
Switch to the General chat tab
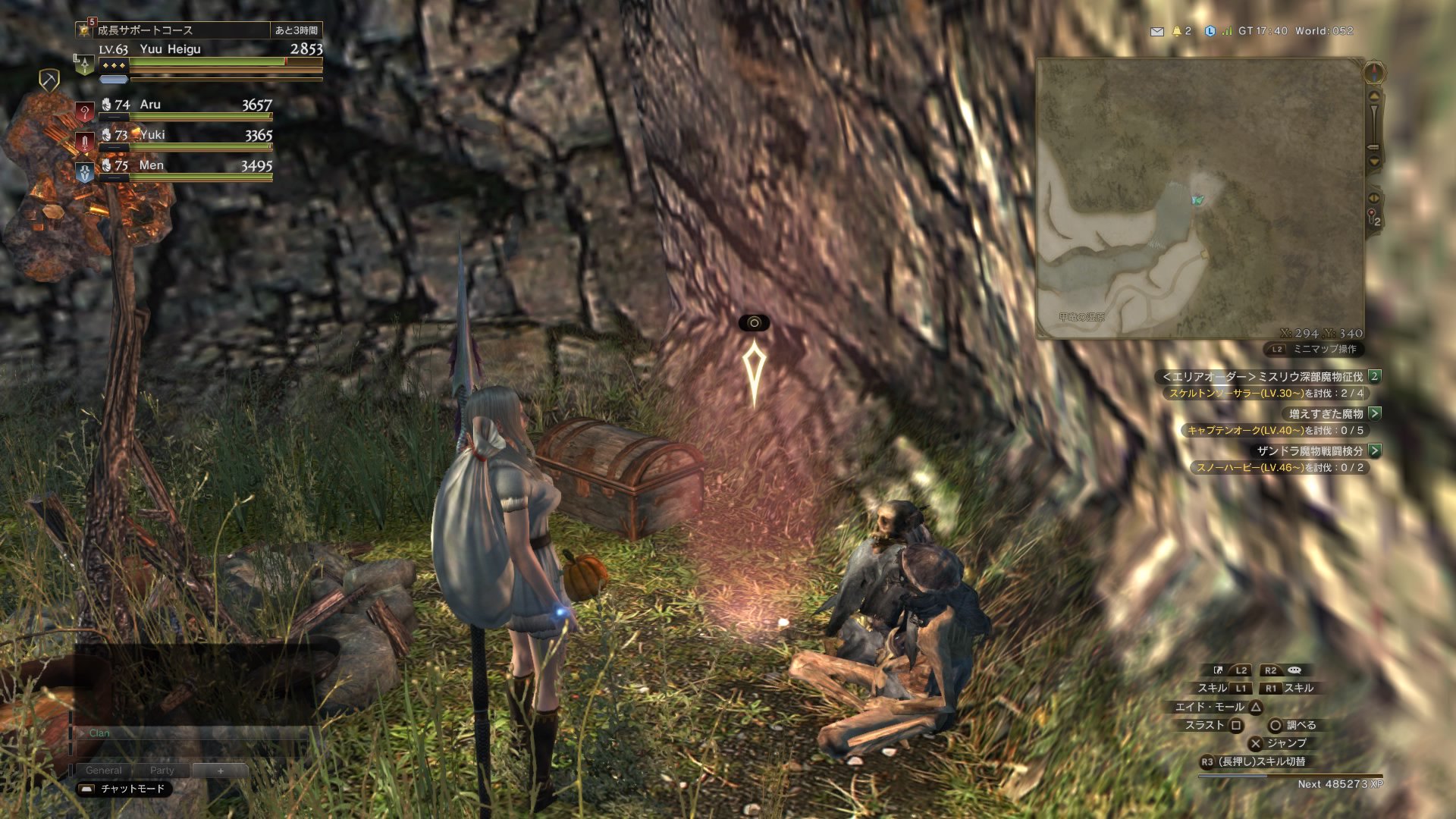coord(103,770)
